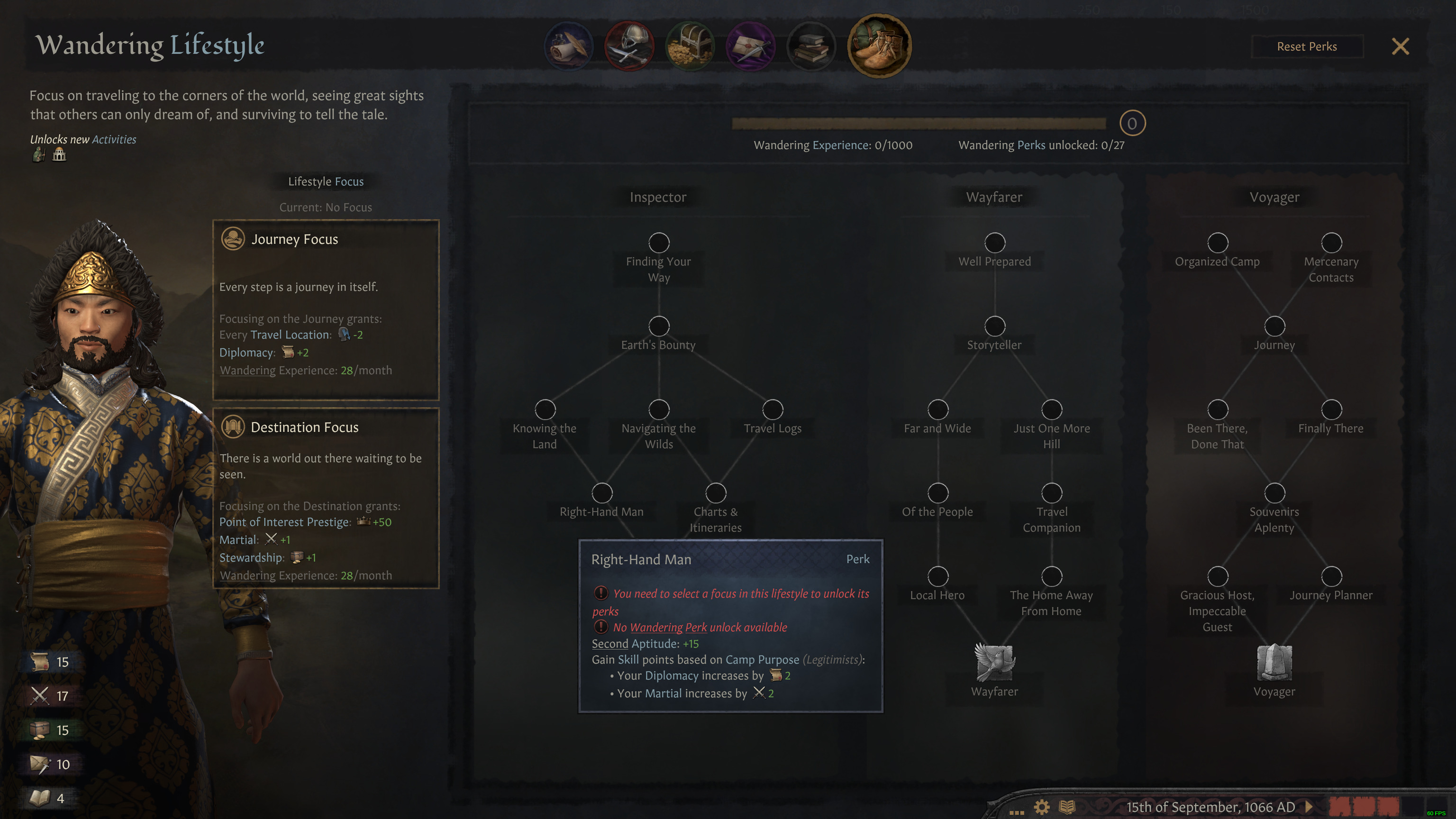Screen dimensions: 1456x819
Task: Switch to the Martial lifestyle tab
Action: click(629, 46)
